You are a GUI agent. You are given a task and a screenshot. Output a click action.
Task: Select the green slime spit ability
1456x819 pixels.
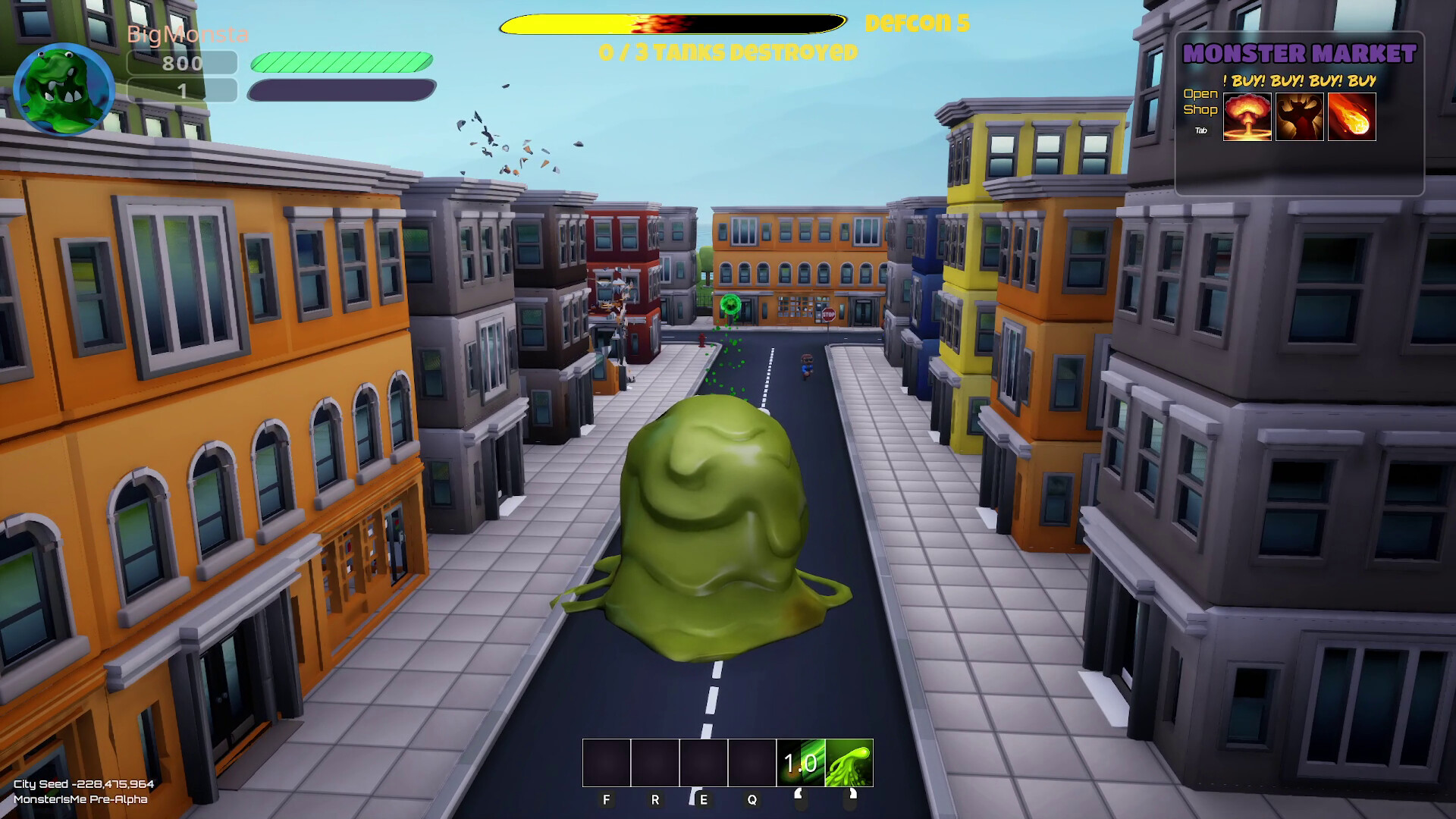(x=847, y=764)
